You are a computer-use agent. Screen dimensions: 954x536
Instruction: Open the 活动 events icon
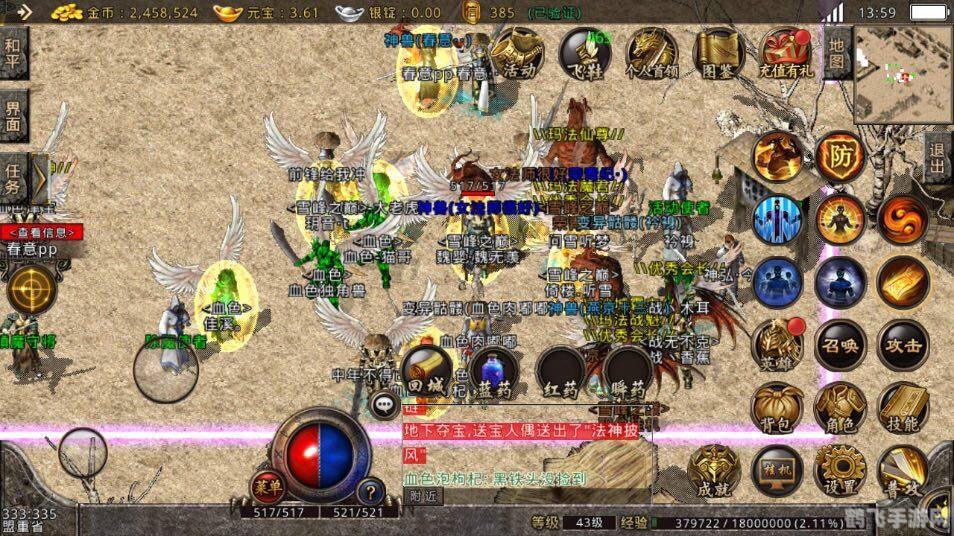pyautogui.click(x=517, y=51)
